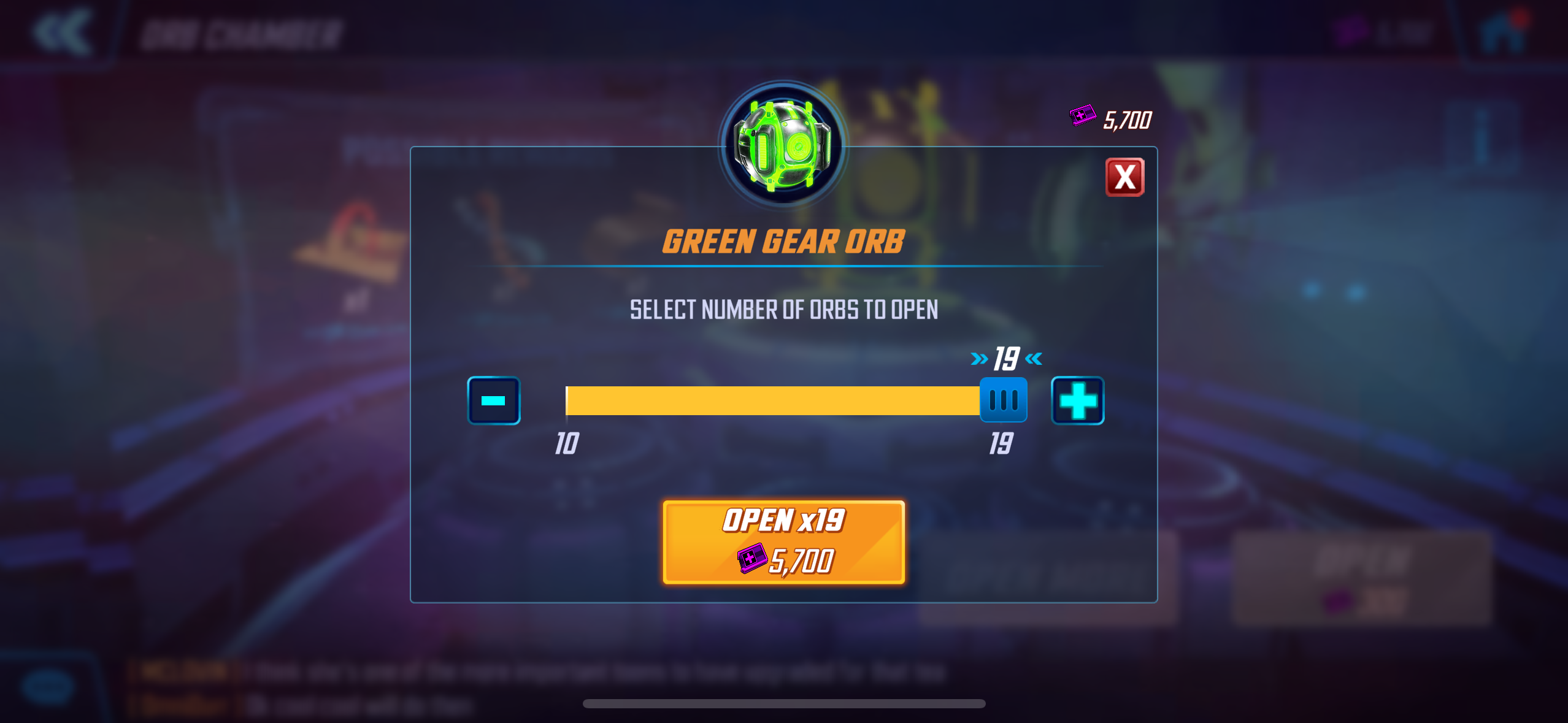Close the Green Gear Orb dialog
The image size is (1568, 723).
pos(1124,178)
